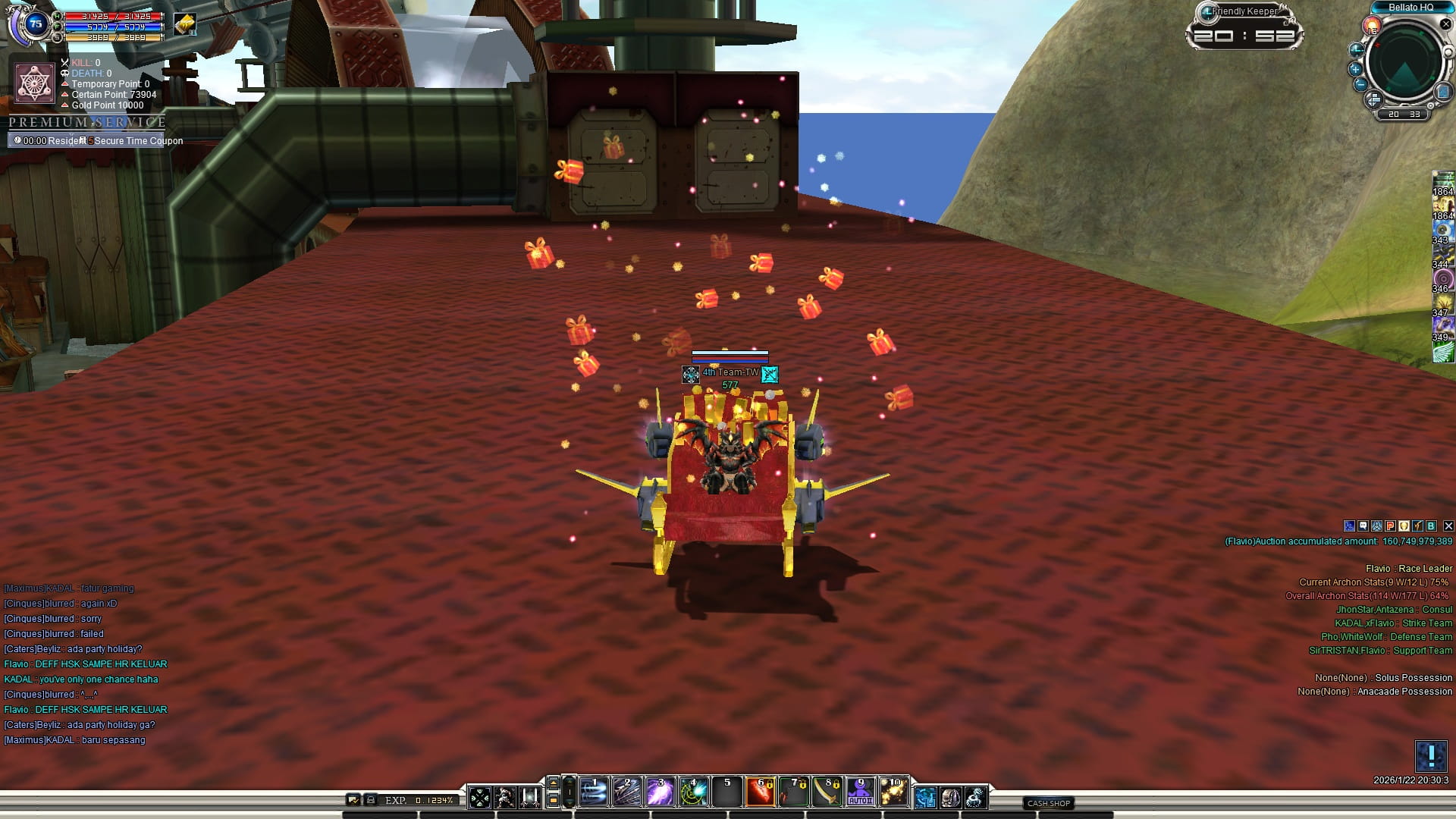
Task: Use the arrow volley skill in slot 2
Action: pos(626,792)
